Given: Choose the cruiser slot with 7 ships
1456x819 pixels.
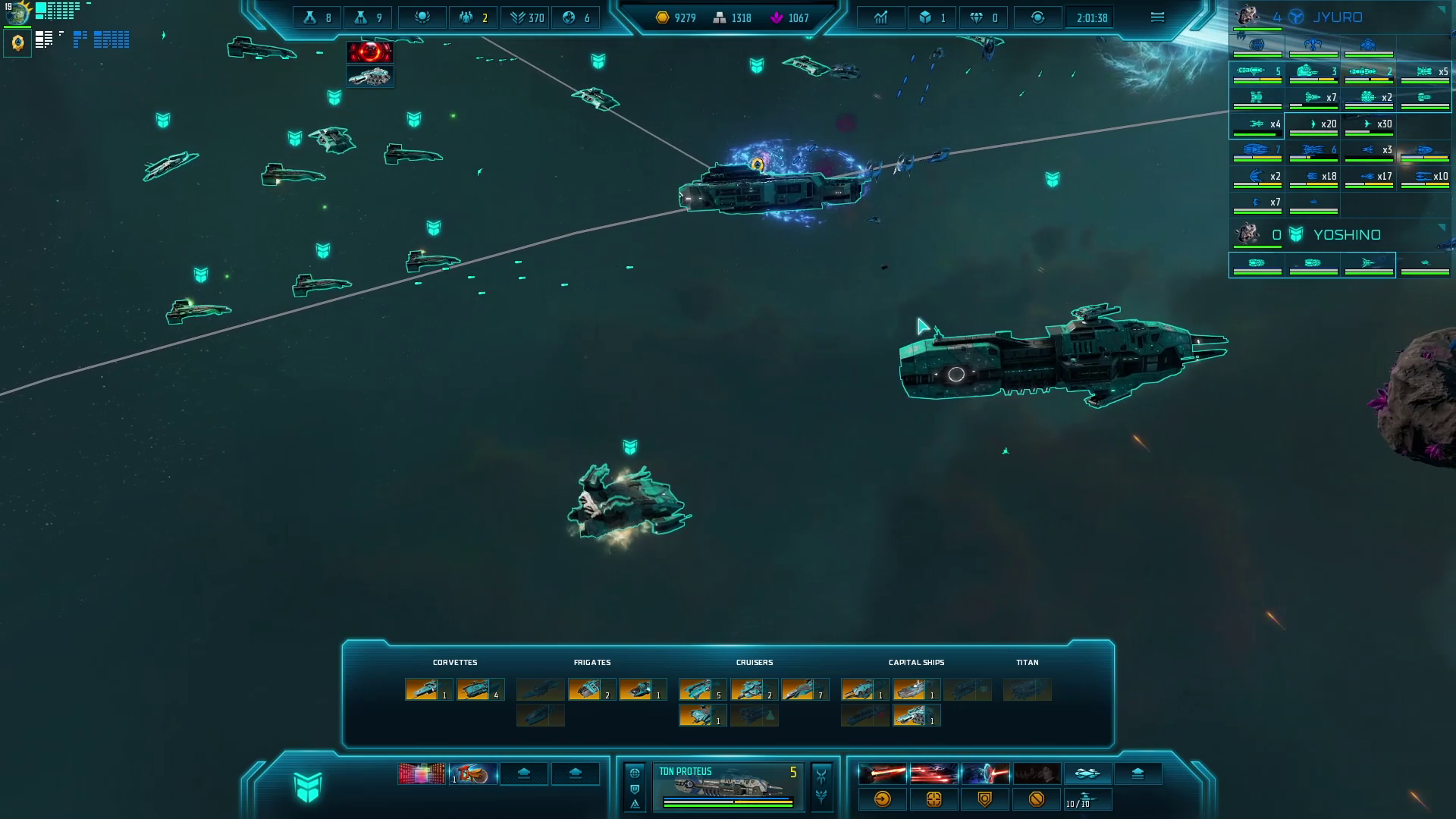Looking at the screenshot, I should [x=805, y=689].
